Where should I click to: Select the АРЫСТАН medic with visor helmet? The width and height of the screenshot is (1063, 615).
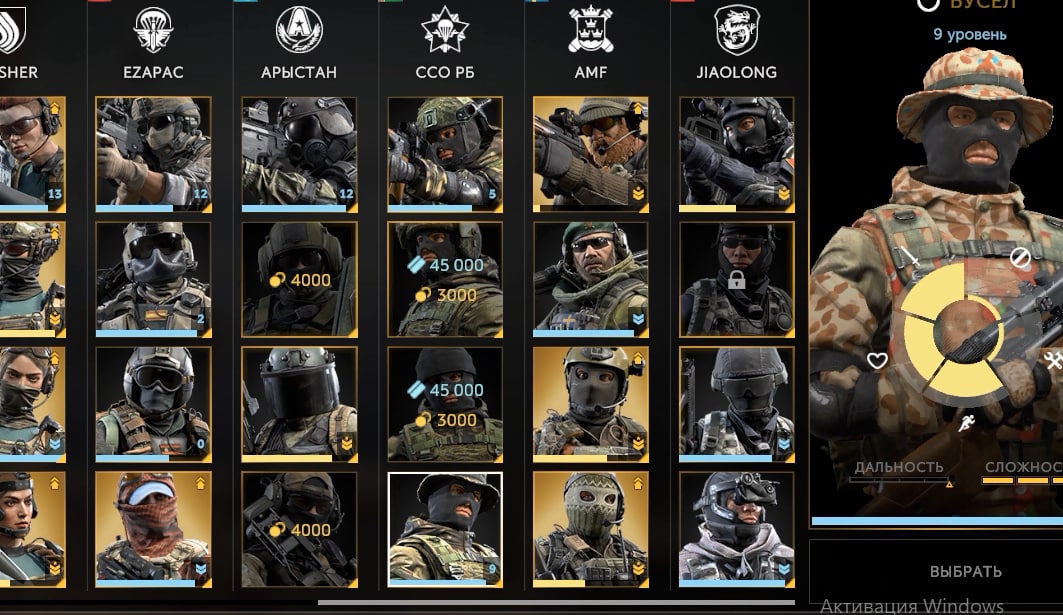click(x=299, y=403)
